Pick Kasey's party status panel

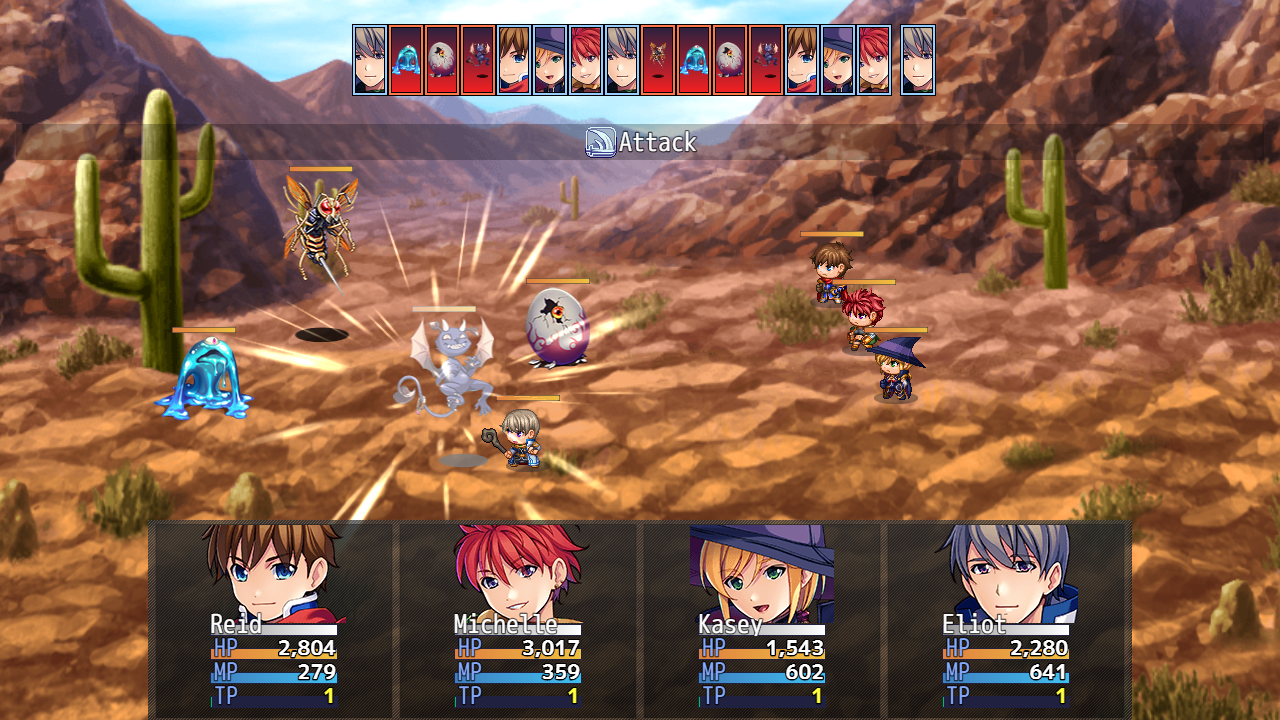761,618
